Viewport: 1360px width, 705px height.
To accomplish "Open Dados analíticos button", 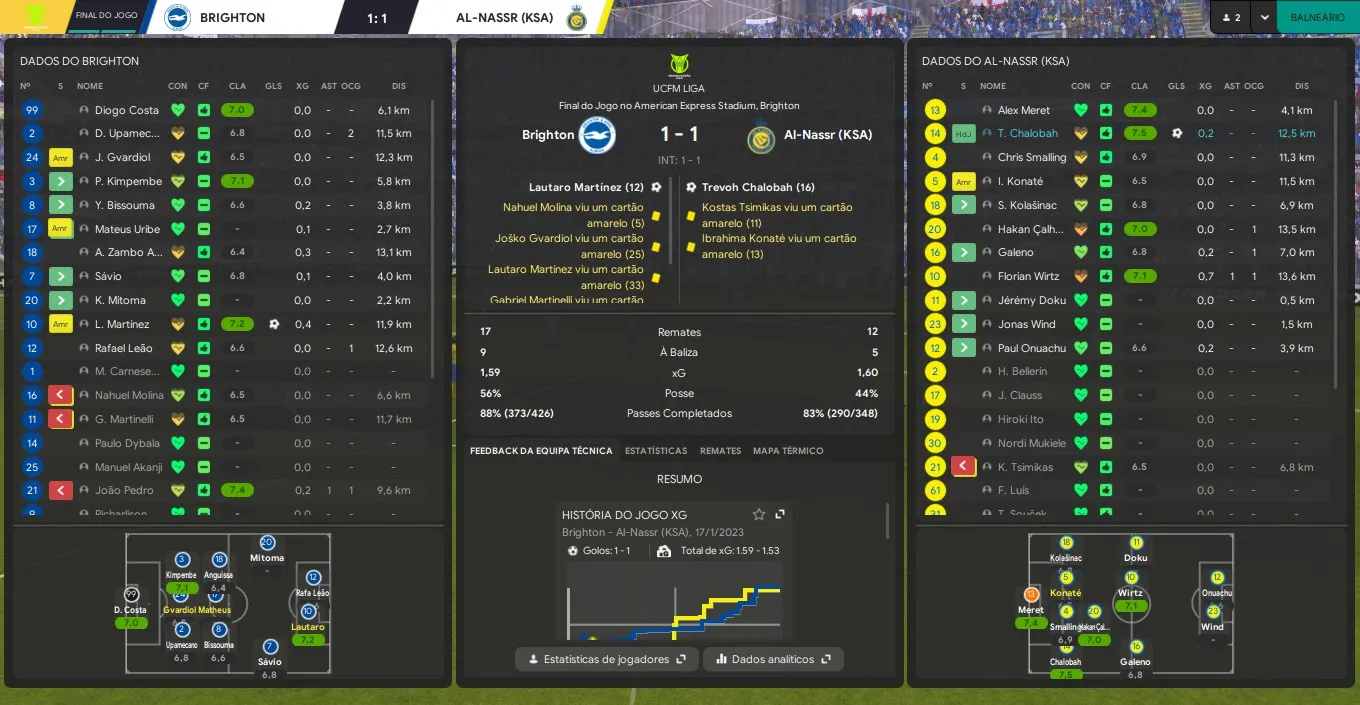I will point(773,659).
